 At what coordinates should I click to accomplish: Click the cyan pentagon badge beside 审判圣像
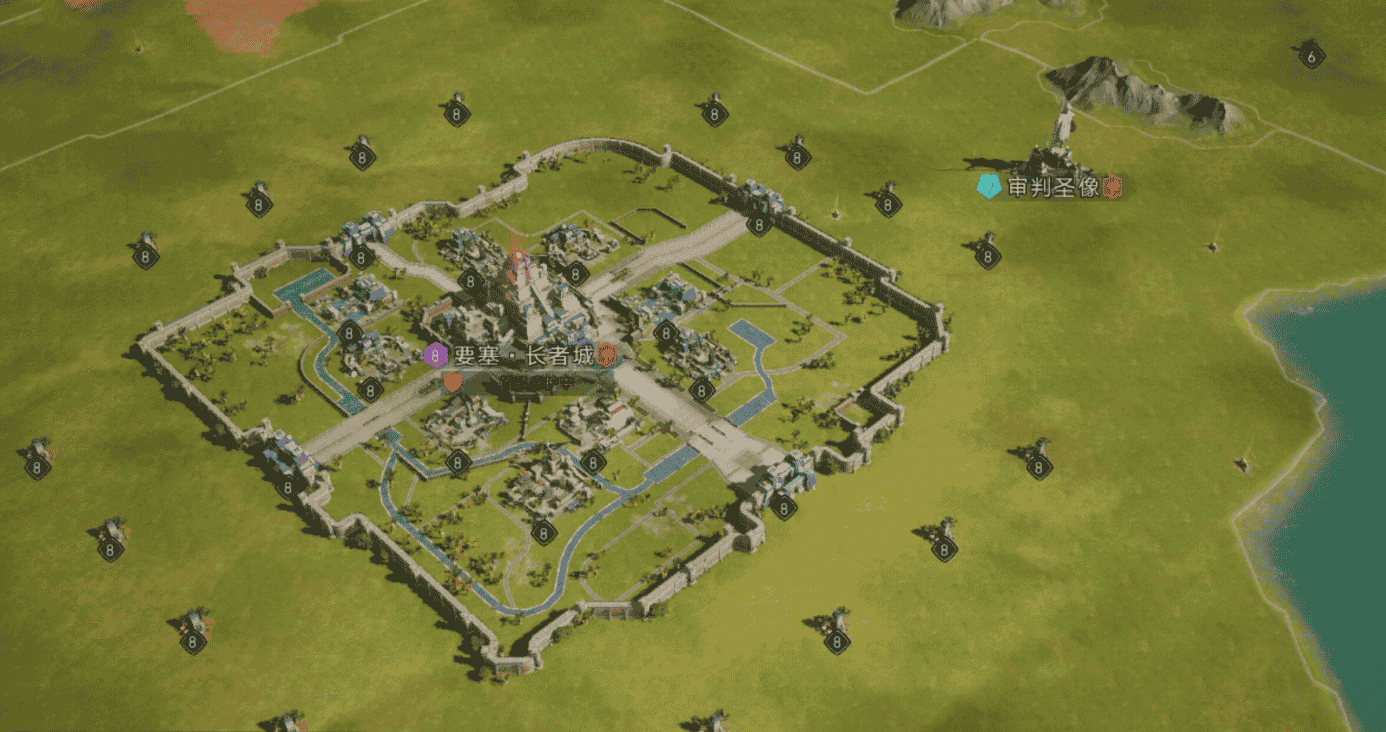point(988,187)
